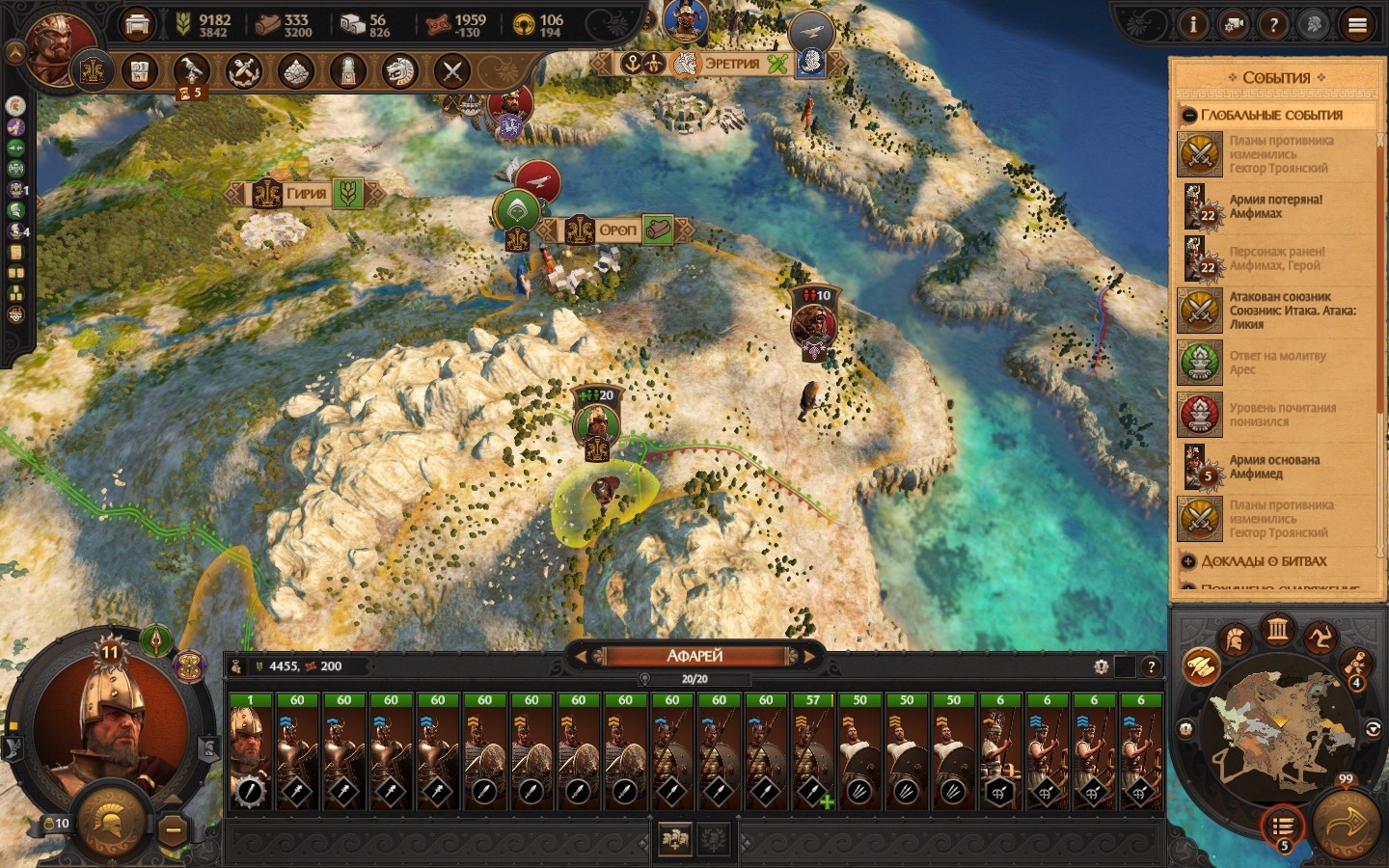Open the game menu with three bars
The image size is (1389, 868).
click(x=1357, y=25)
